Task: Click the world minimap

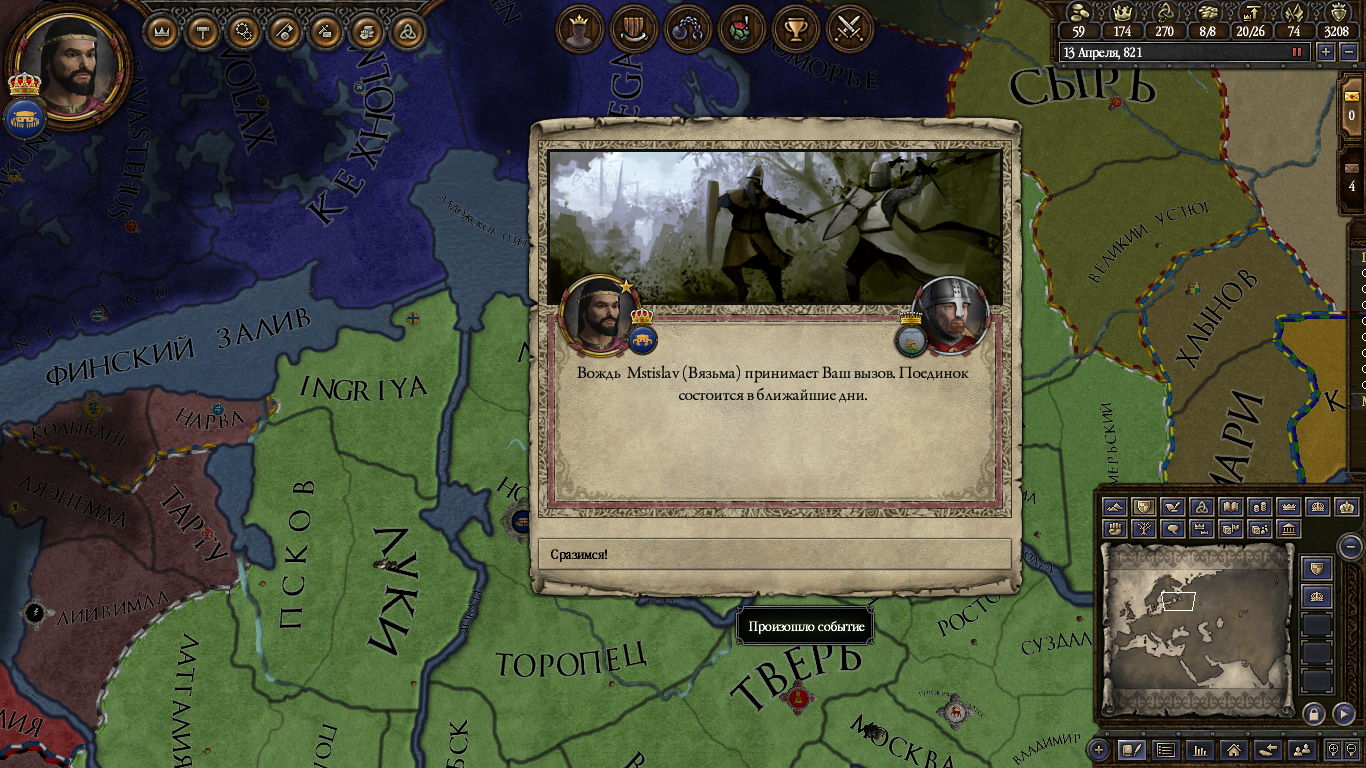Action: (1197, 630)
